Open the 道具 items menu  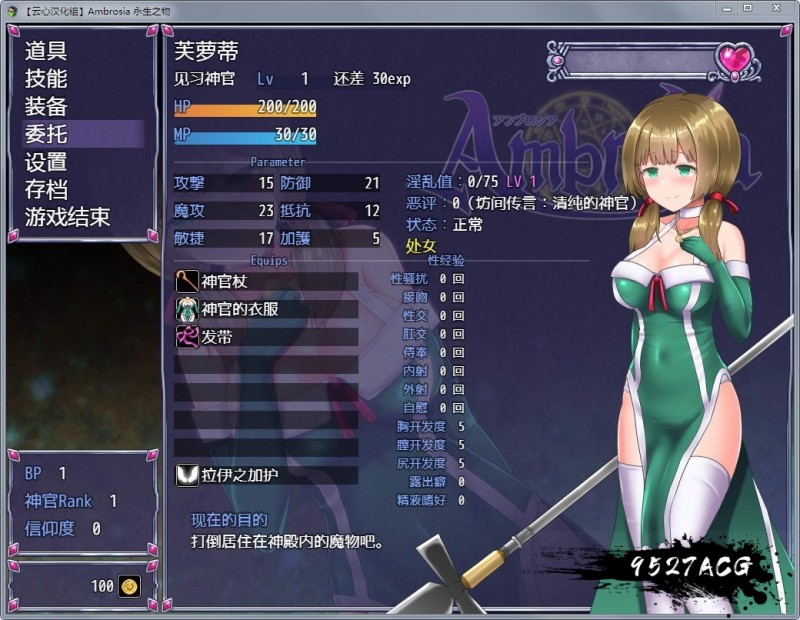pyautogui.click(x=47, y=51)
